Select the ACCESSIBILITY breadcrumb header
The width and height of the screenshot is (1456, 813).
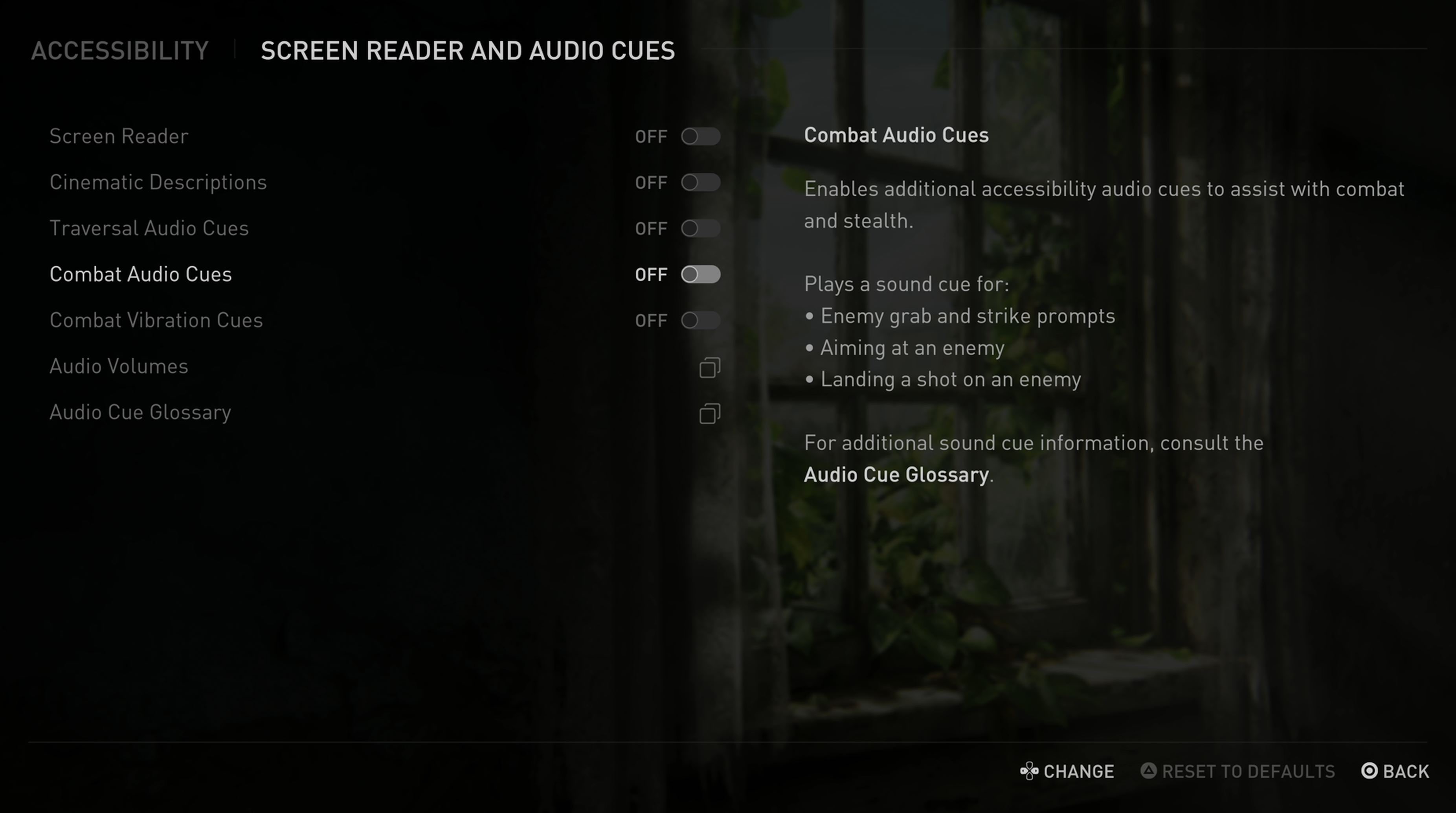(x=119, y=50)
